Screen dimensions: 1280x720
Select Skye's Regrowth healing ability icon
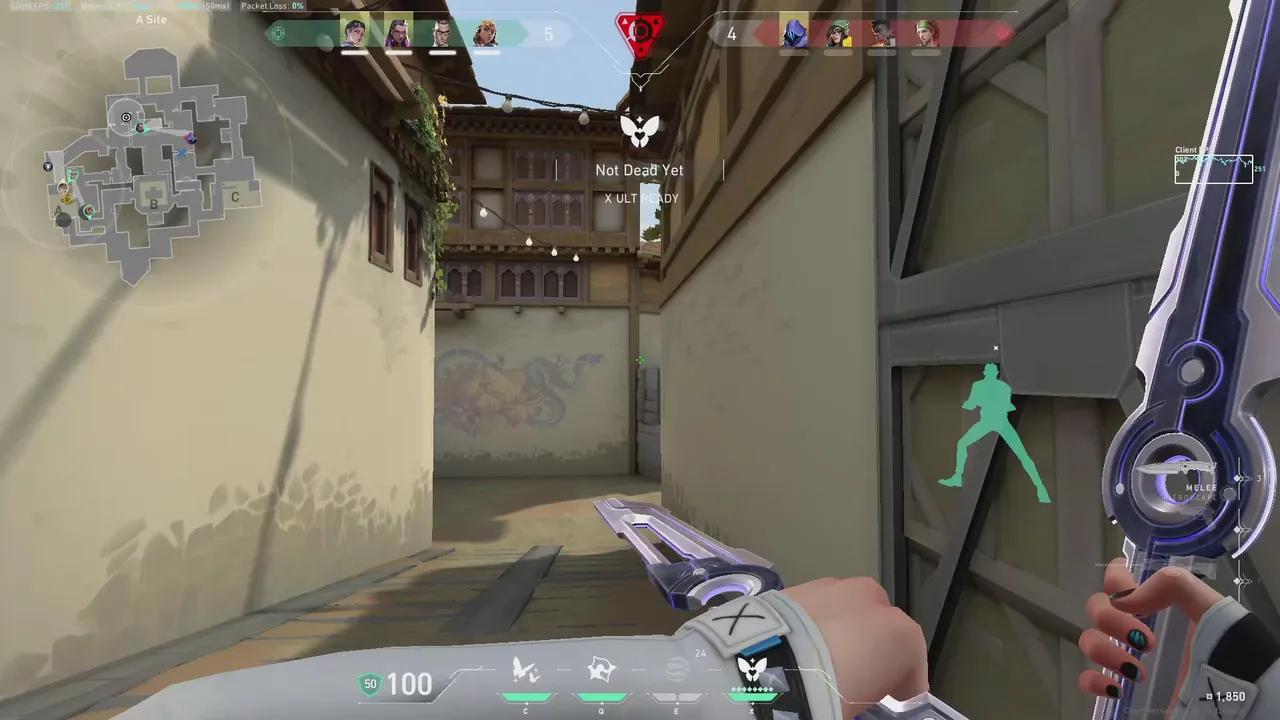pyautogui.click(x=526, y=672)
